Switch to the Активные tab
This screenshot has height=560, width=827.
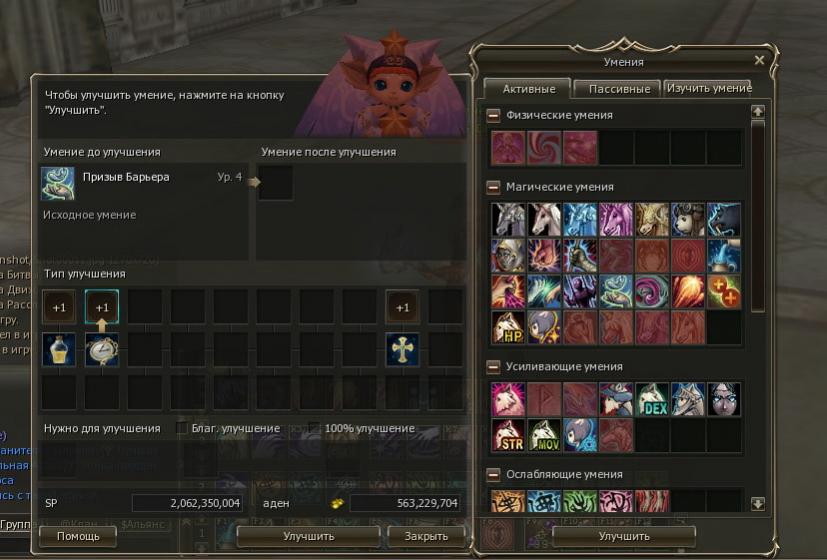pyautogui.click(x=526, y=88)
